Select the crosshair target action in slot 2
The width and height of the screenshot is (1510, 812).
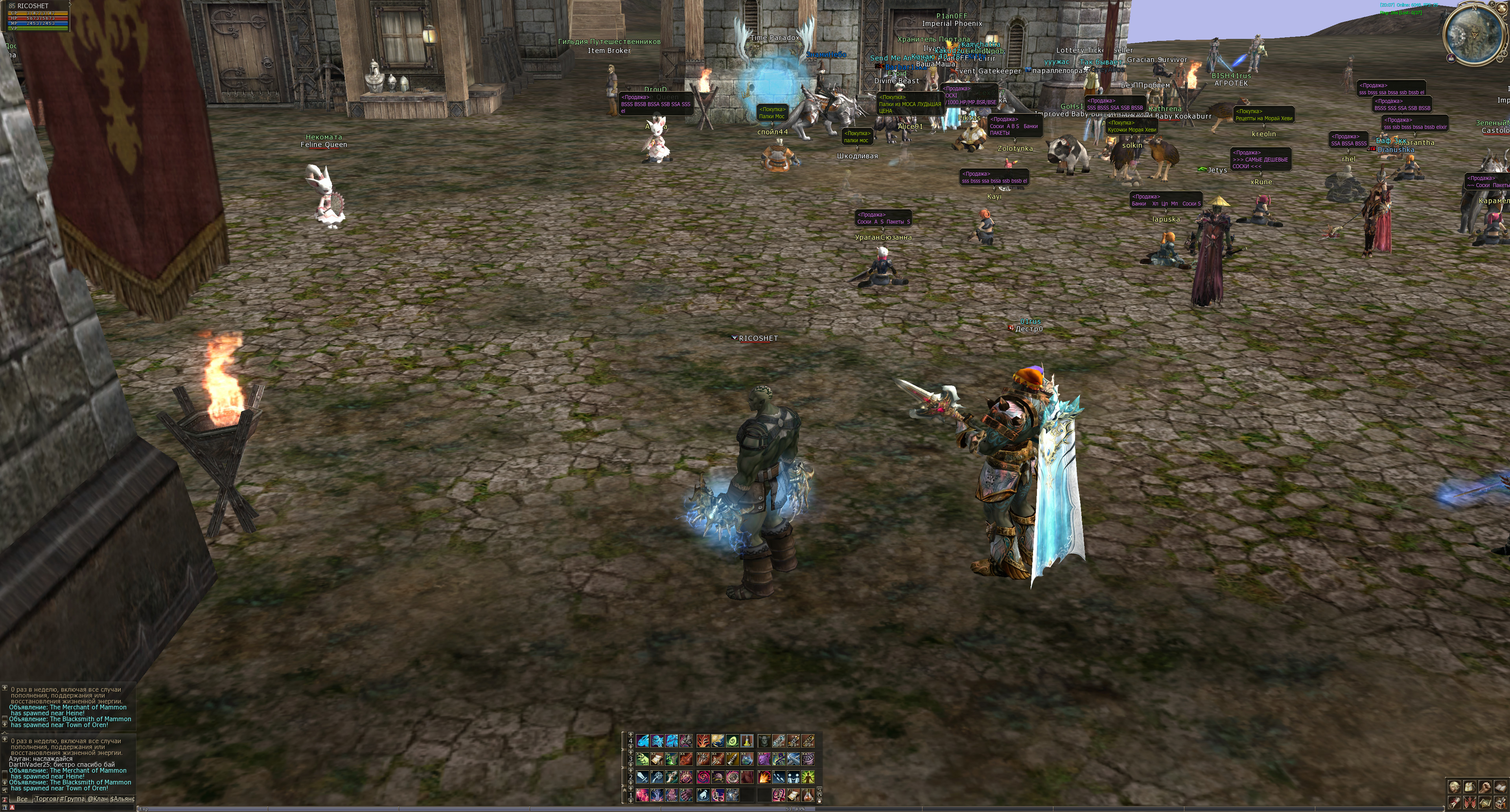coord(657,777)
